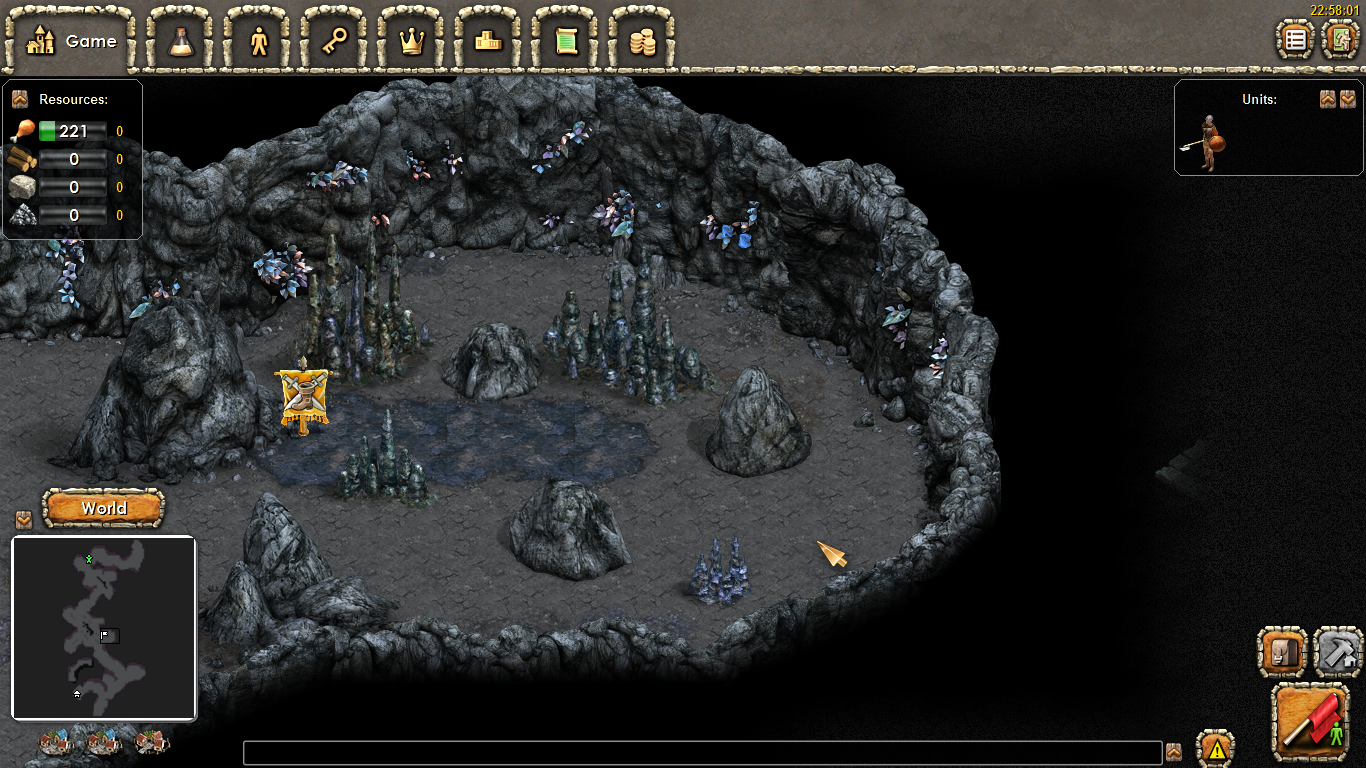The height and width of the screenshot is (768, 1366).
Task: Focus the chat input box
Action: (702, 753)
